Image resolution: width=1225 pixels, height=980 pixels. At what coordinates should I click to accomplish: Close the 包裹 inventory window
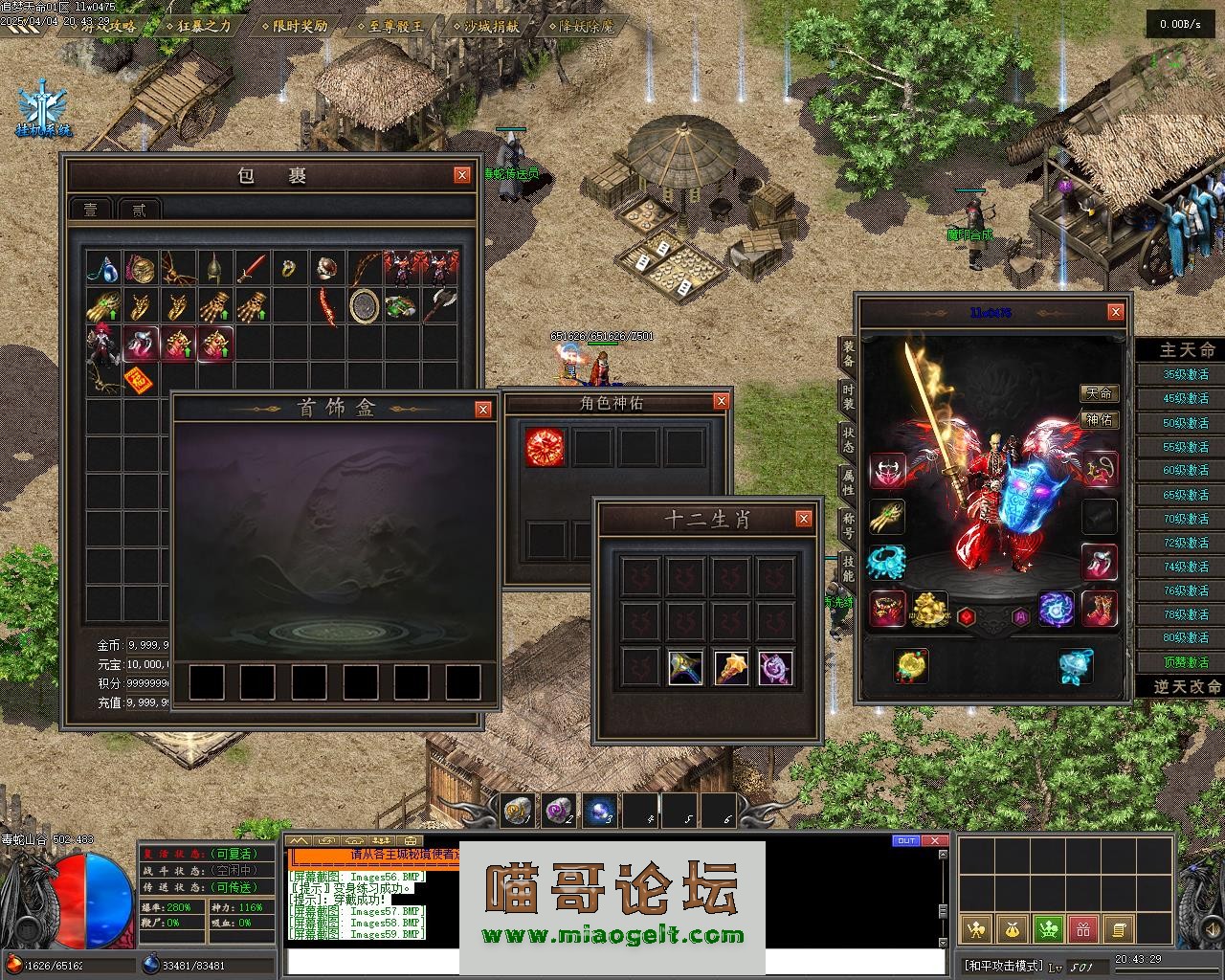(462, 175)
